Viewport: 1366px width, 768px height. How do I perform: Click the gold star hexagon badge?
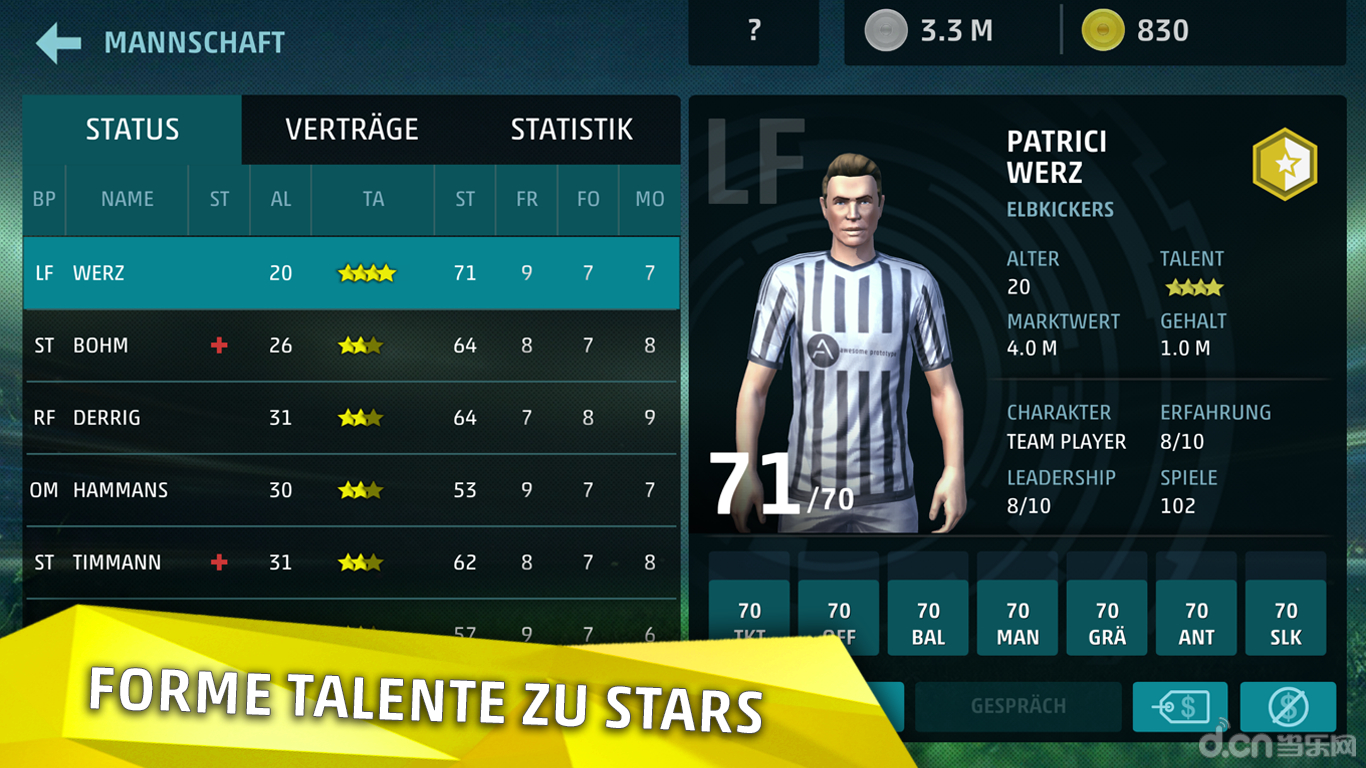pyautogui.click(x=1284, y=163)
